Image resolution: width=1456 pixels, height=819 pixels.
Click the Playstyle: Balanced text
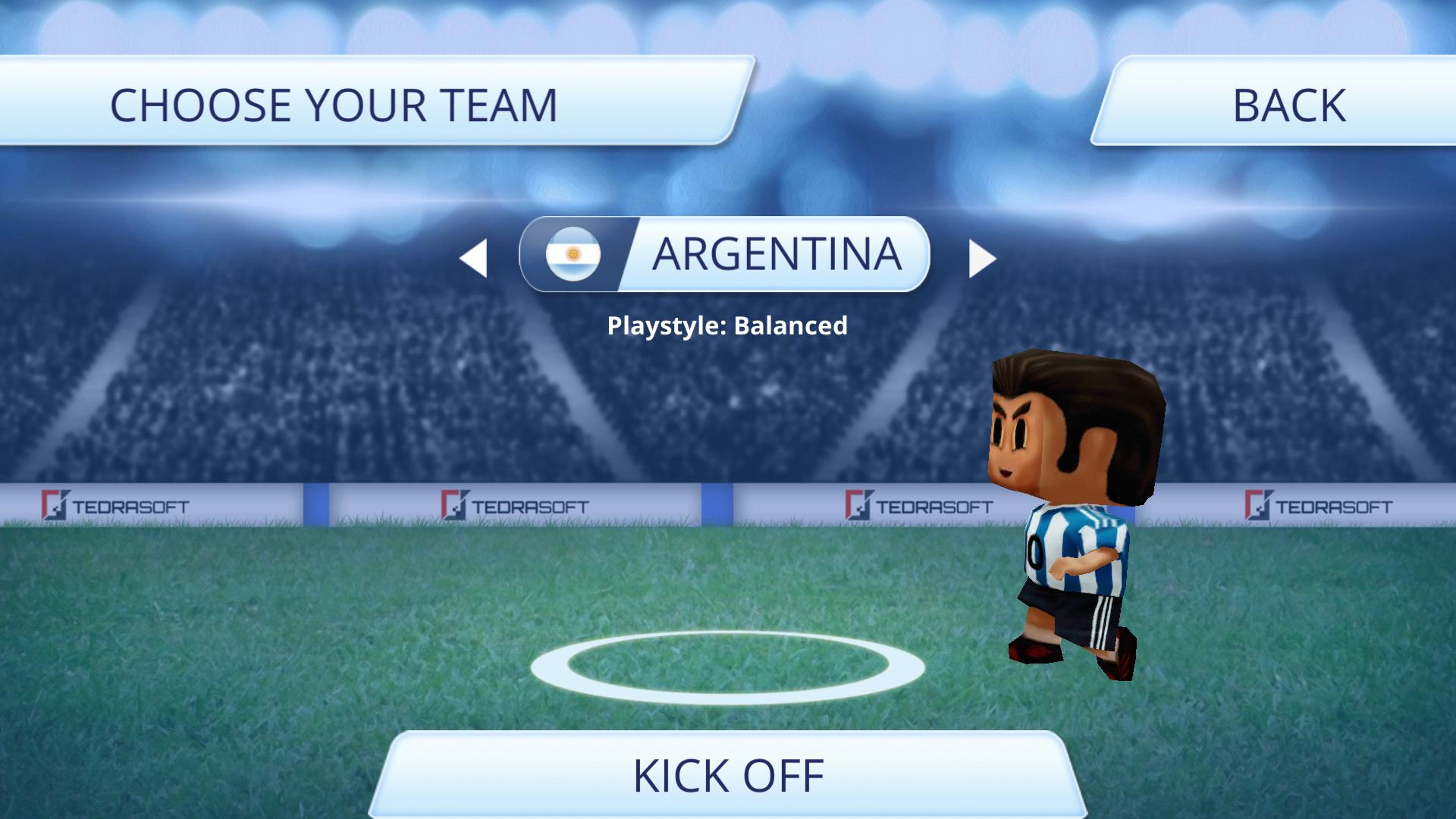coord(727,326)
